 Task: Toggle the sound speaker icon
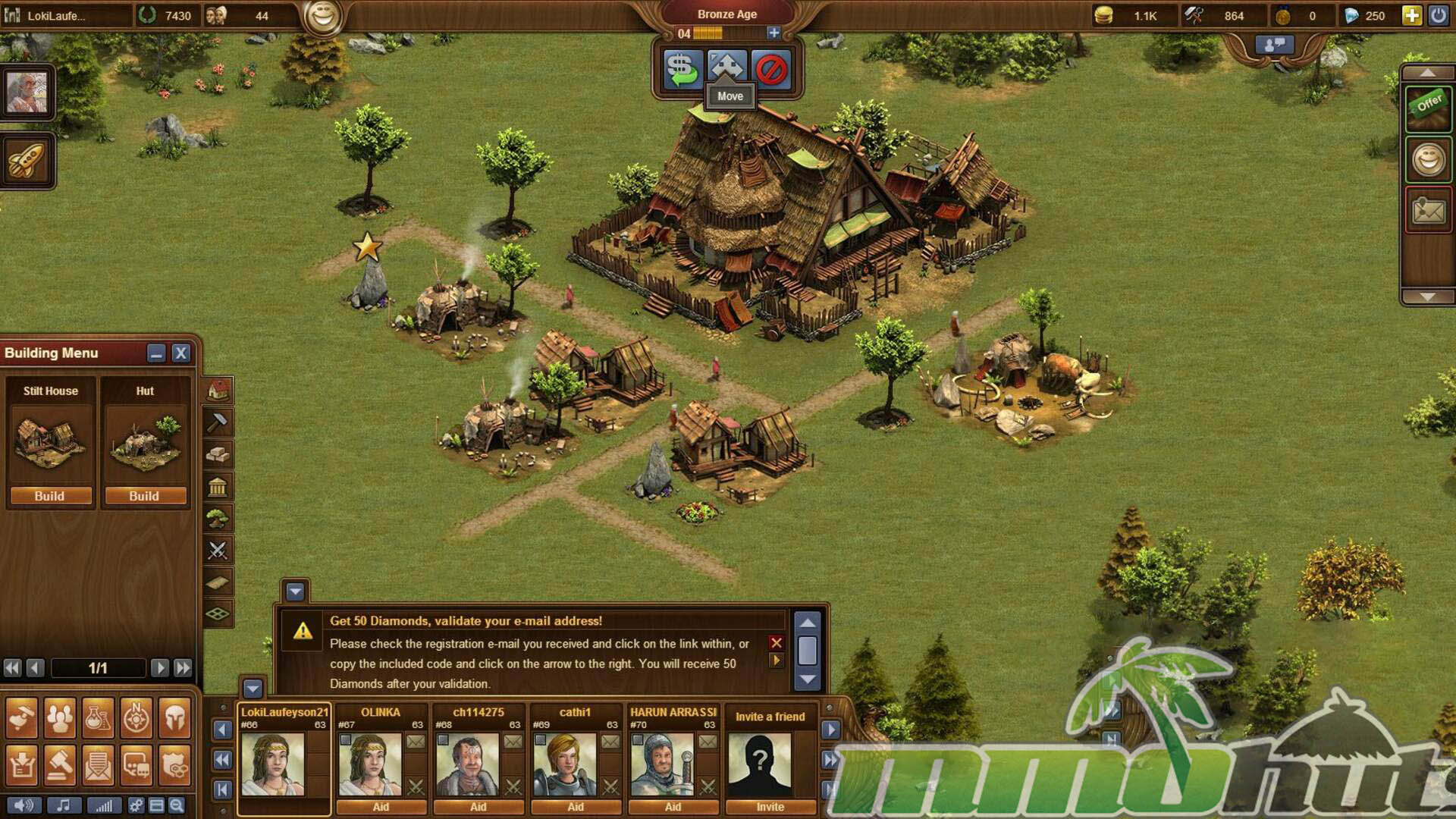24,805
